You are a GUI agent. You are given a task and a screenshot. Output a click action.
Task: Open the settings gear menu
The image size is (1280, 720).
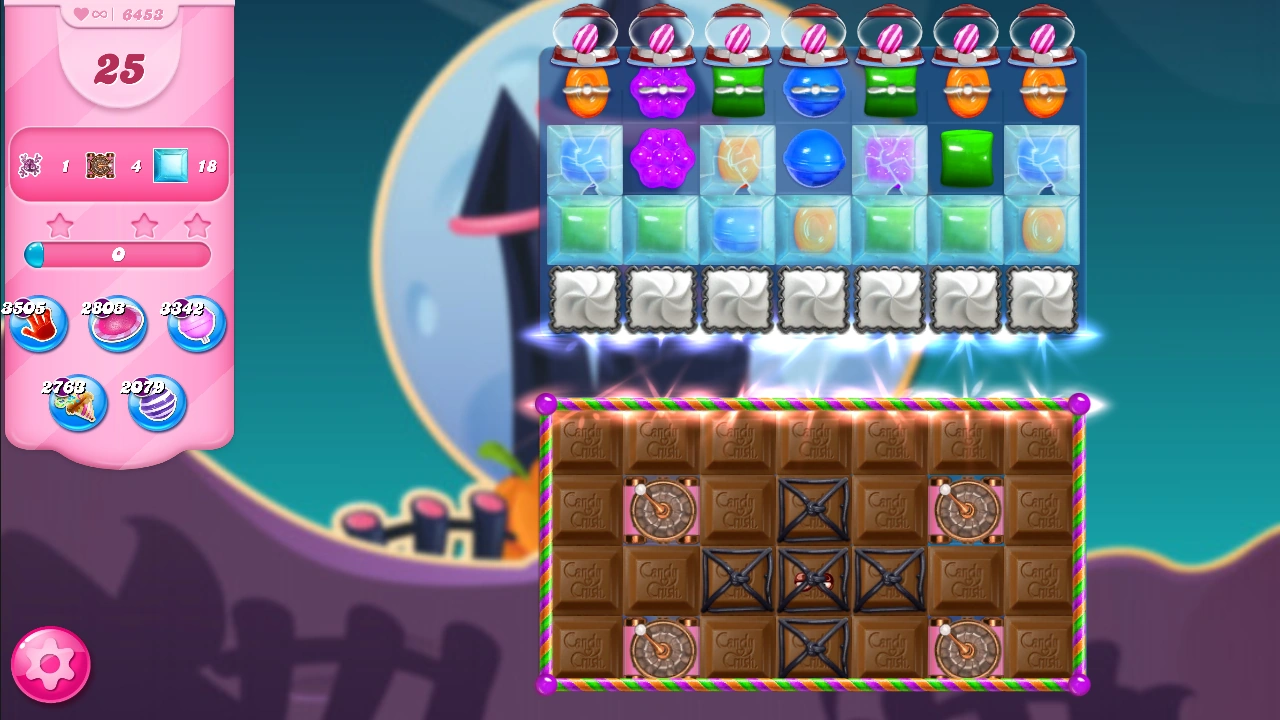(x=50, y=663)
